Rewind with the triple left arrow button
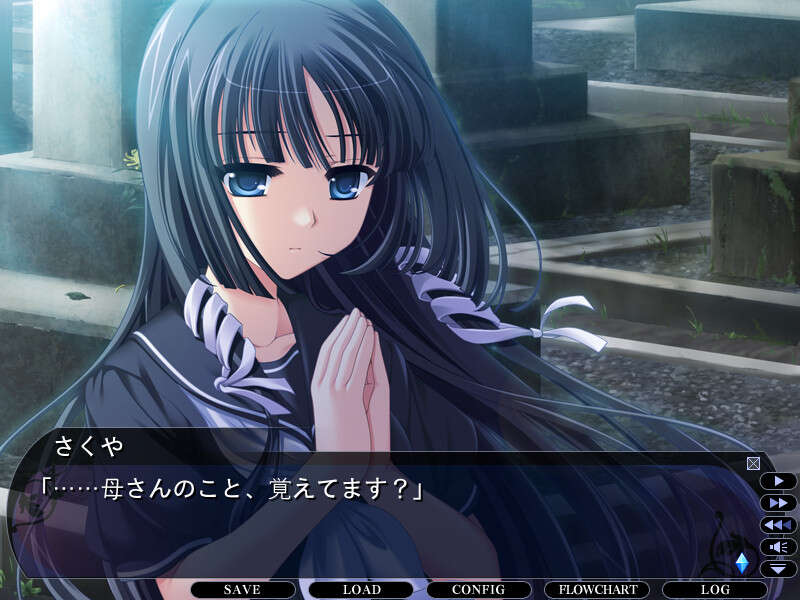Screen dimensions: 800x600 click(x=778, y=525)
